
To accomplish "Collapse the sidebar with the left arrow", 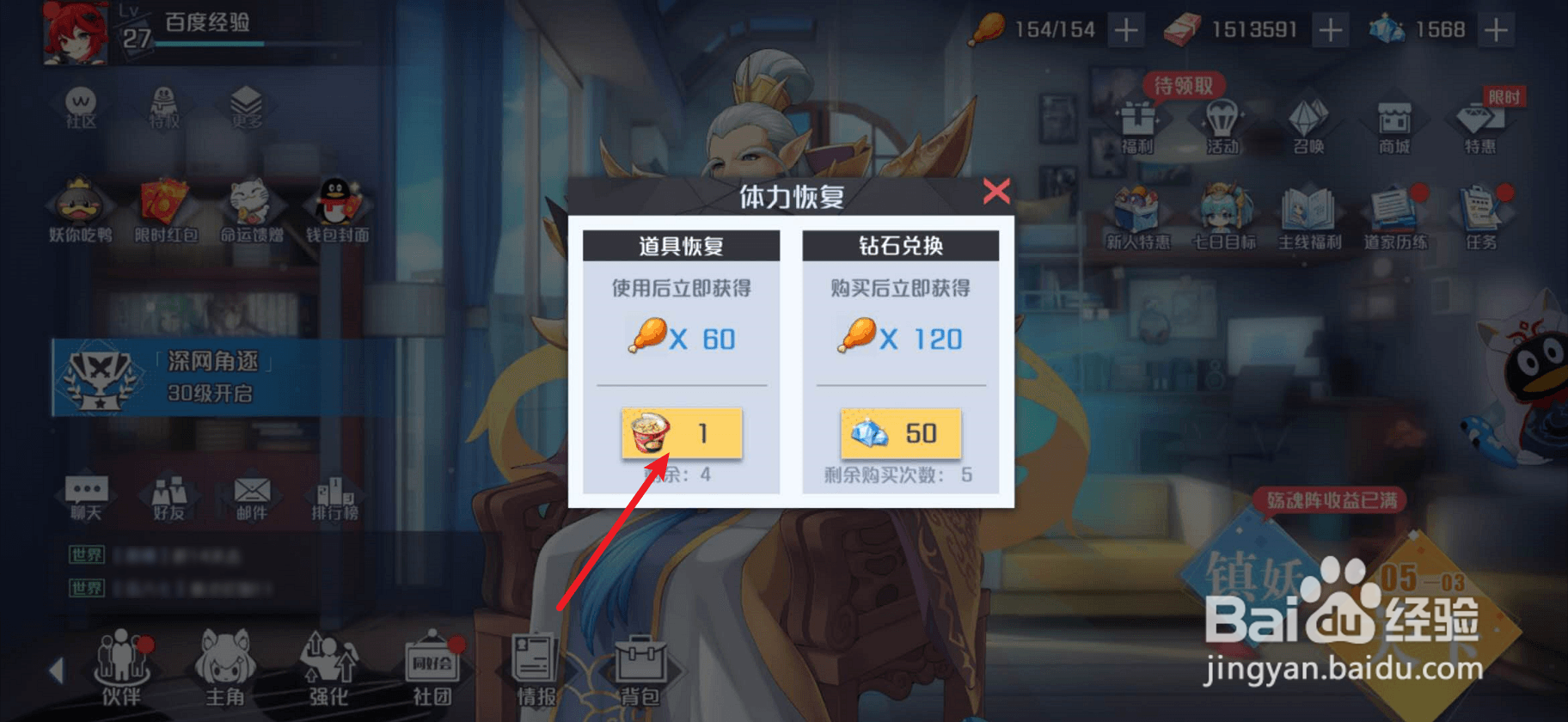I will (57, 670).
